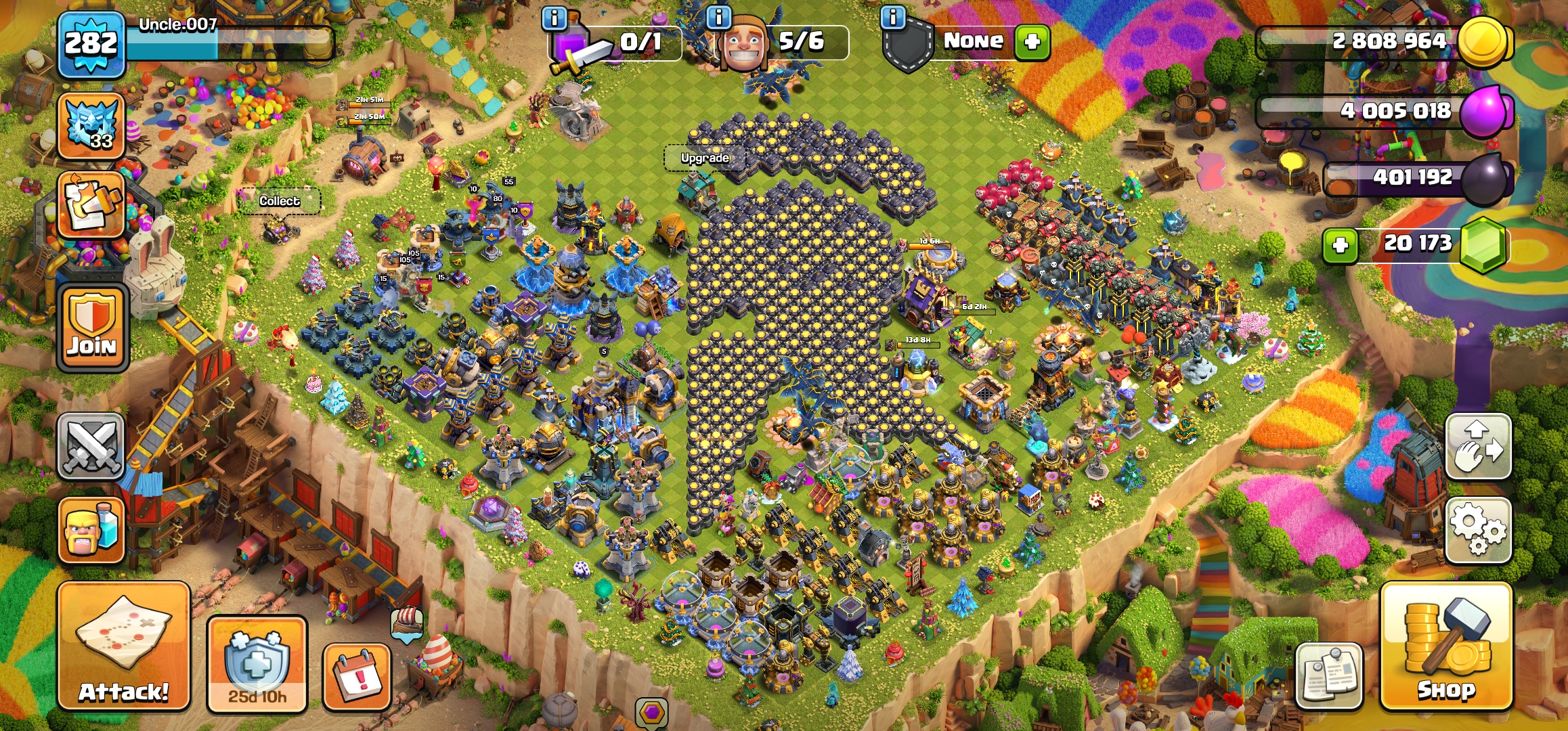Open the level 282 player profile badge

pos(91,45)
